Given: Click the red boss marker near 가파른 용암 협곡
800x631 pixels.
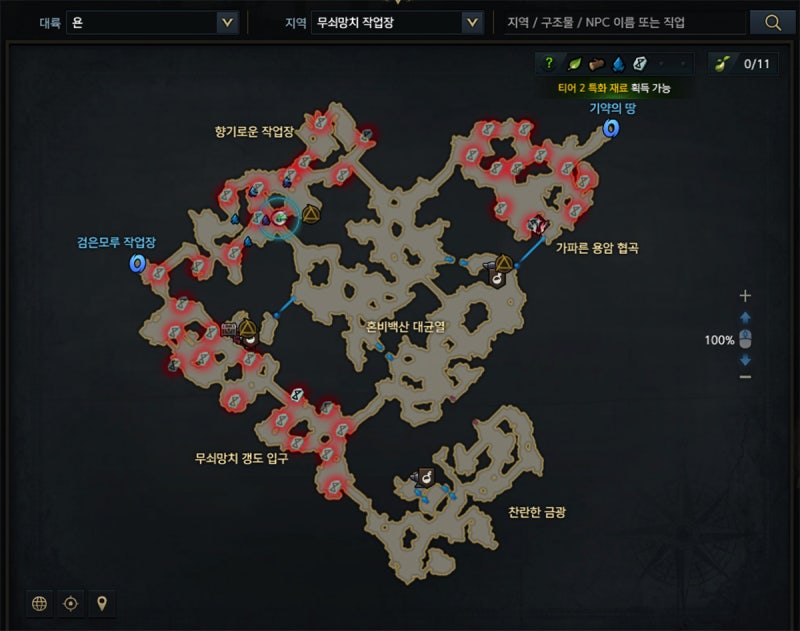Looking at the screenshot, I should [539, 225].
